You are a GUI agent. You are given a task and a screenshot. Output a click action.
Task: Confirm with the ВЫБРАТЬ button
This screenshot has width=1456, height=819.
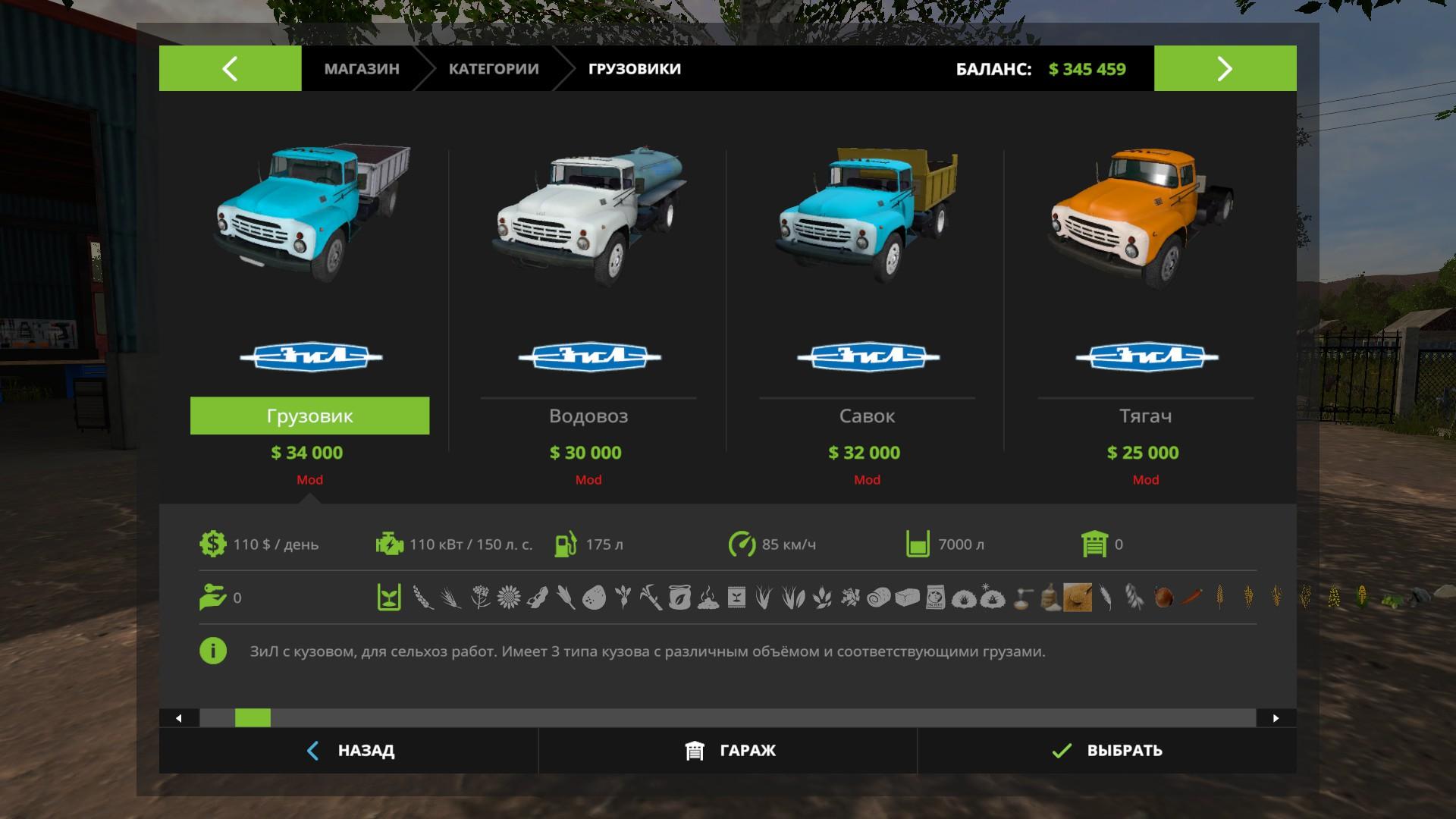pos(1106,751)
